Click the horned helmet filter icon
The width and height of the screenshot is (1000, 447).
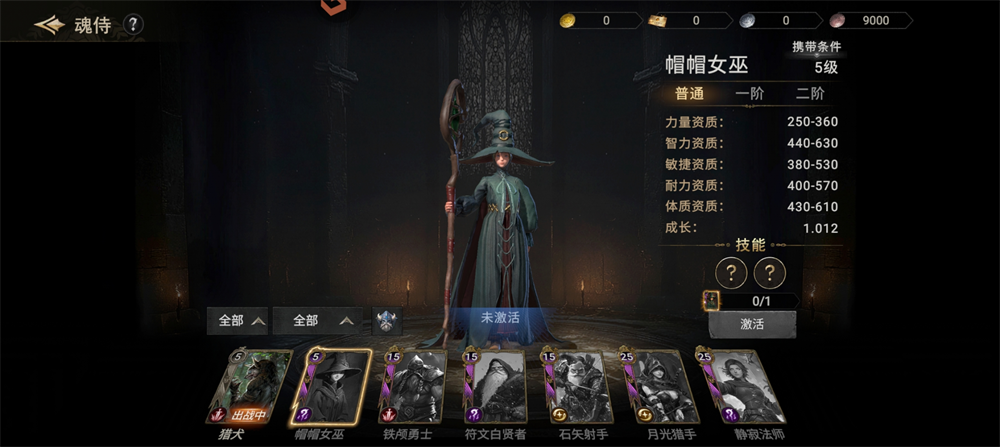(x=388, y=321)
